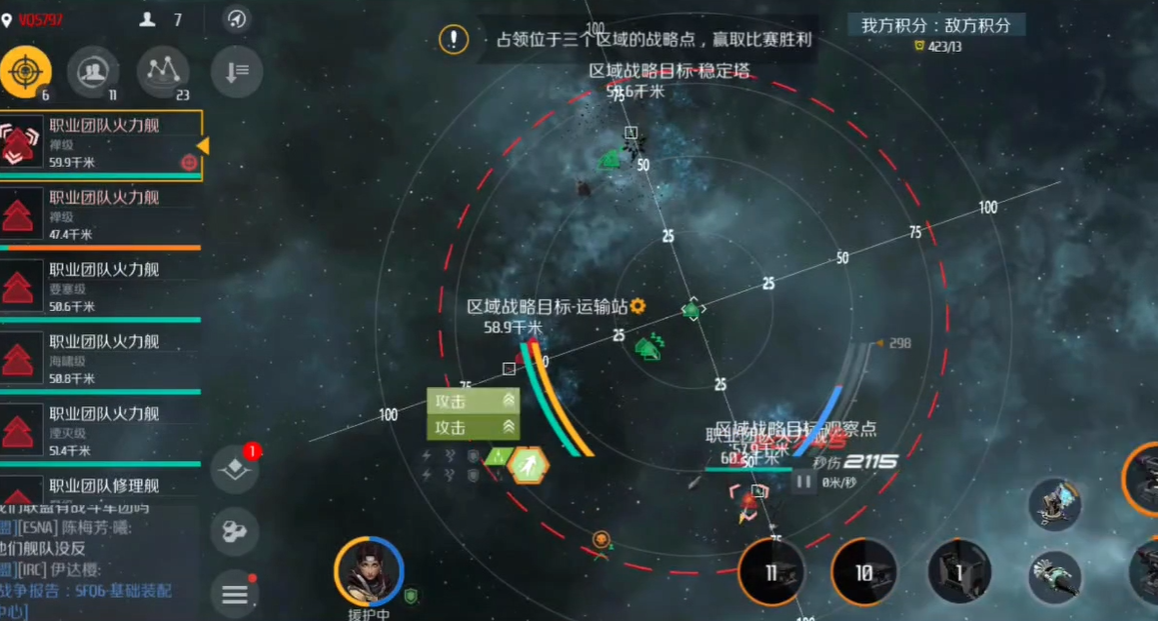1158x621 pixels.
Task: Open the layered icon with red 1 badge
Action: pyautogui.click(x=235, y=468)
